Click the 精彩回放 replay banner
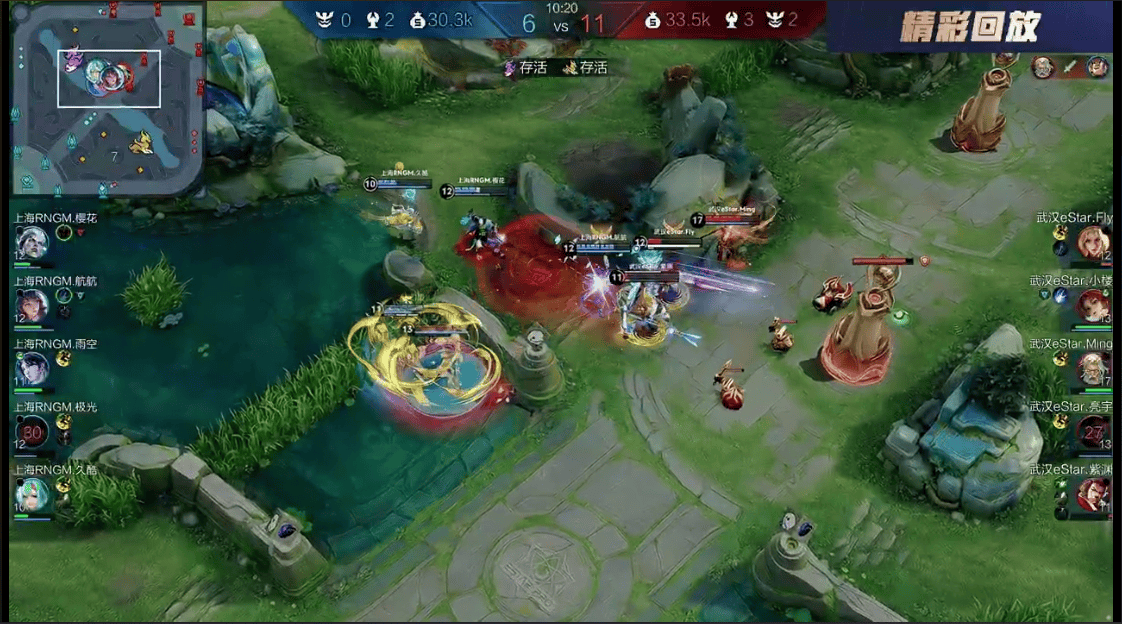This screenshot has height=624, width=1122. pos(969,27)
